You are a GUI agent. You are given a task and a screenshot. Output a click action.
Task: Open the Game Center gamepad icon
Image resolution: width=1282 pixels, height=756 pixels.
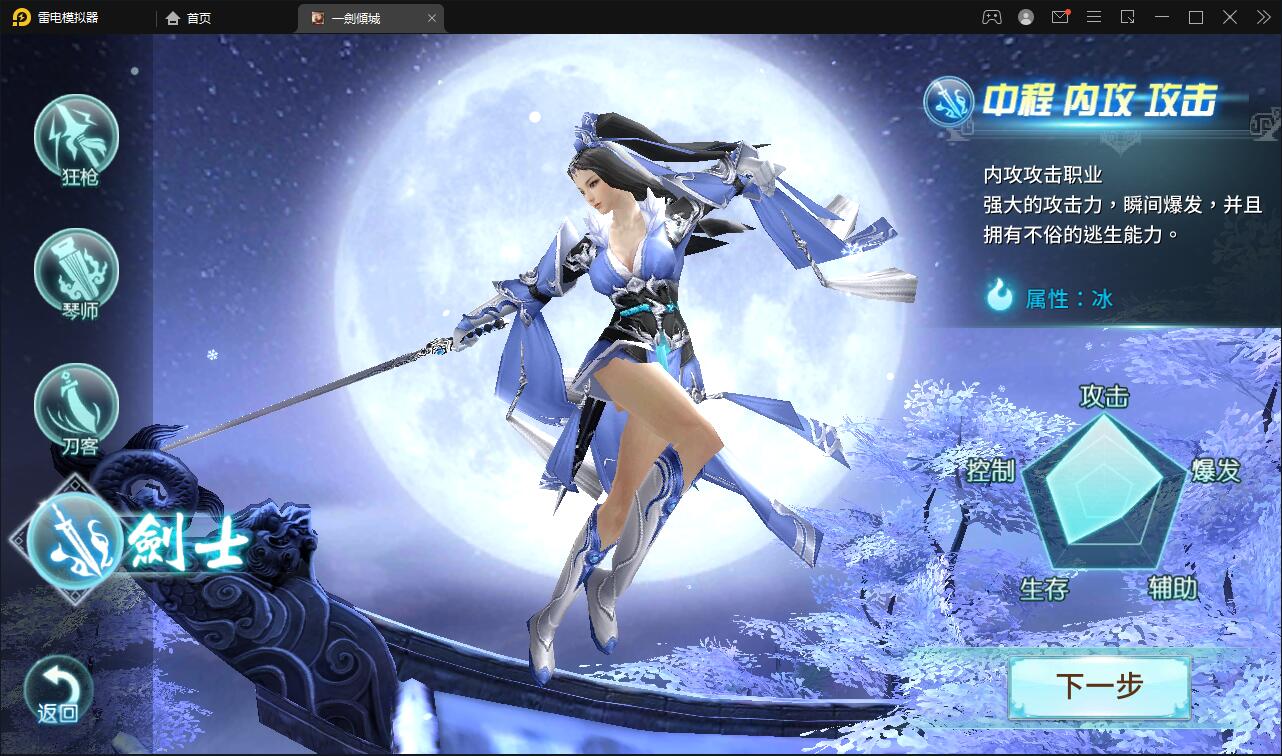tap(991, 17)
